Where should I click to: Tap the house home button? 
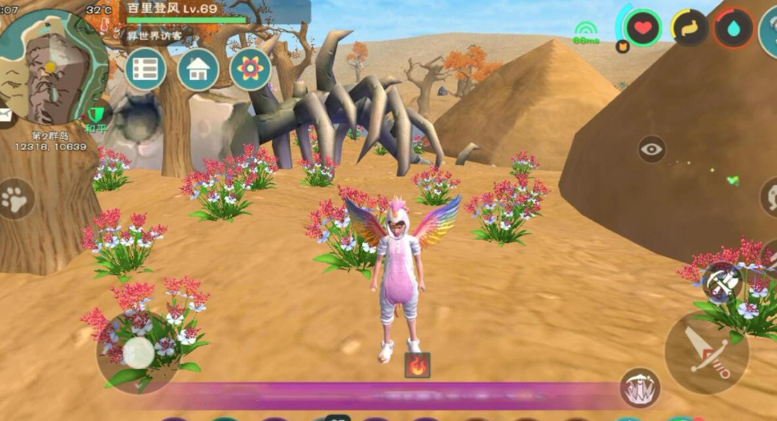[199, 70]
